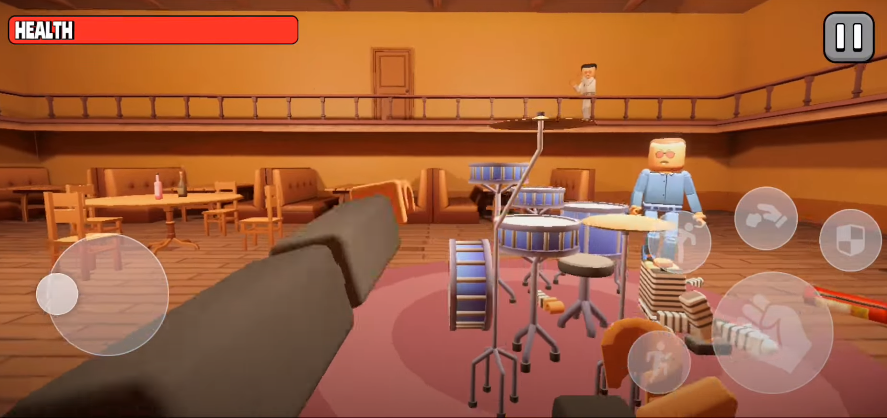Tap the kick figure action button
Screen dimensions: 887x418
pos(681,244)
